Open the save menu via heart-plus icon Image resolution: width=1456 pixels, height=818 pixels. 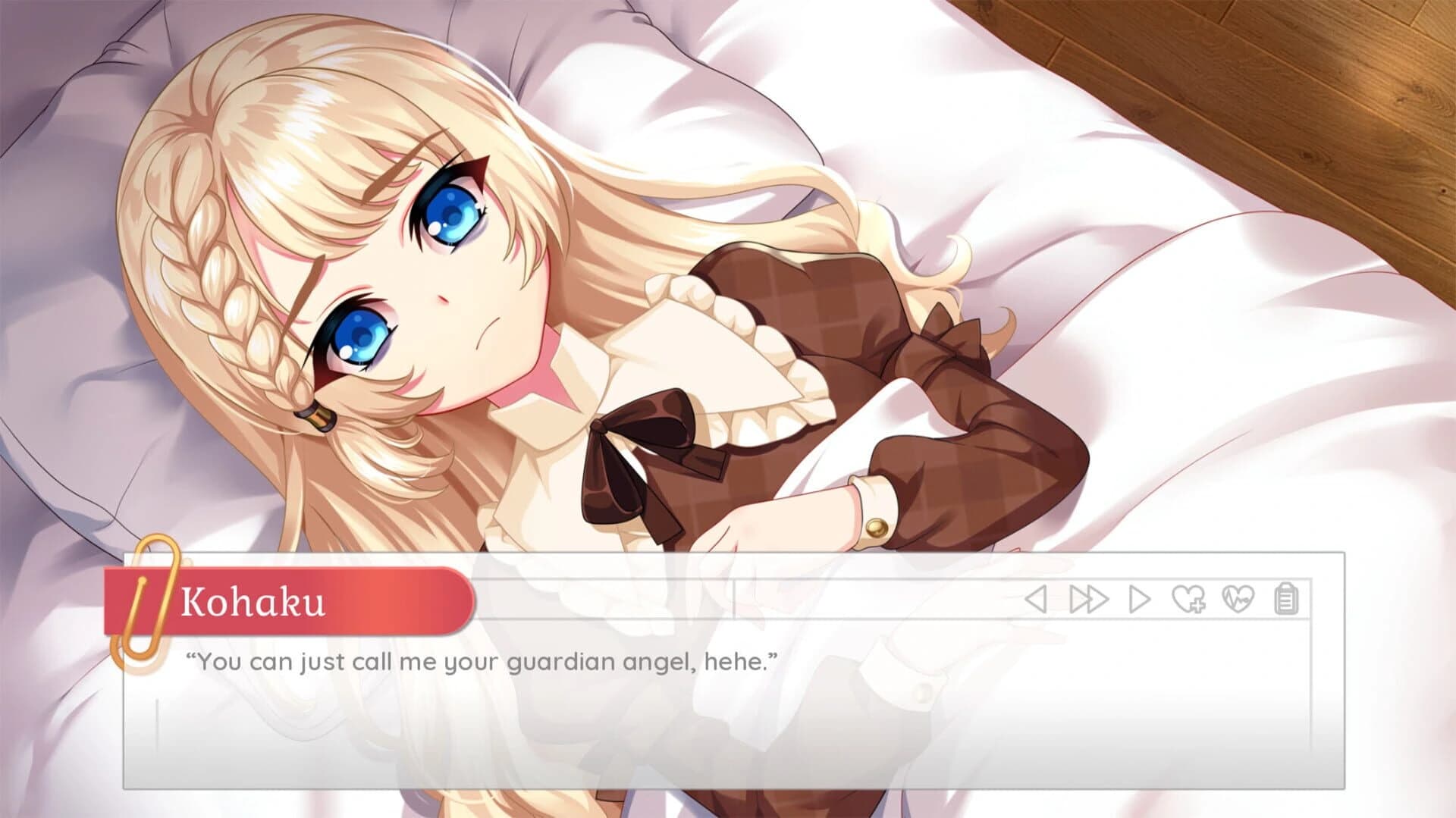pos(1189,597)
